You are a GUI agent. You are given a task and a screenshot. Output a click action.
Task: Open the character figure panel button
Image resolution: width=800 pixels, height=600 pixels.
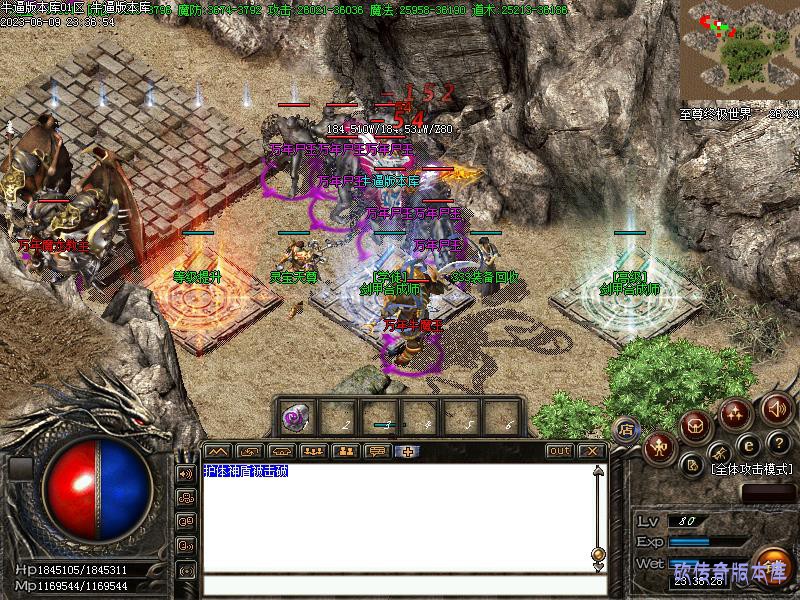click(660, 447)
